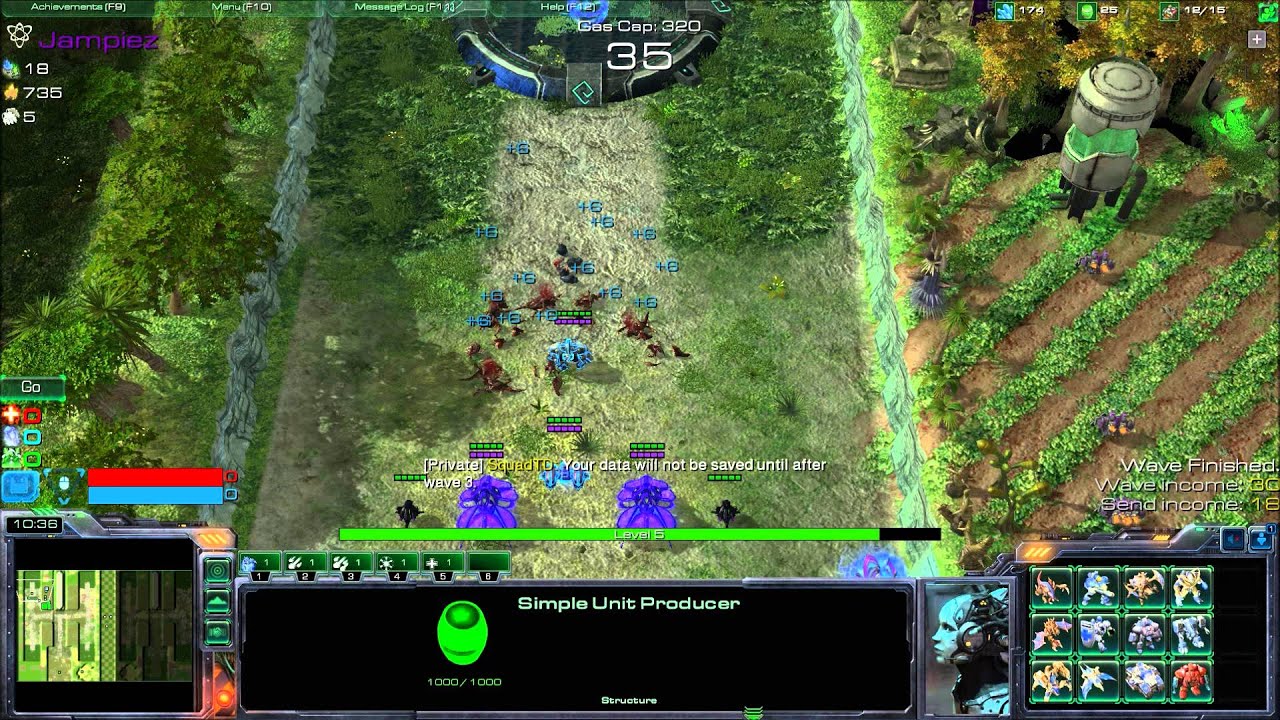Open the Menu (F10) button
Screen dimensions: 1280x720
241,7
